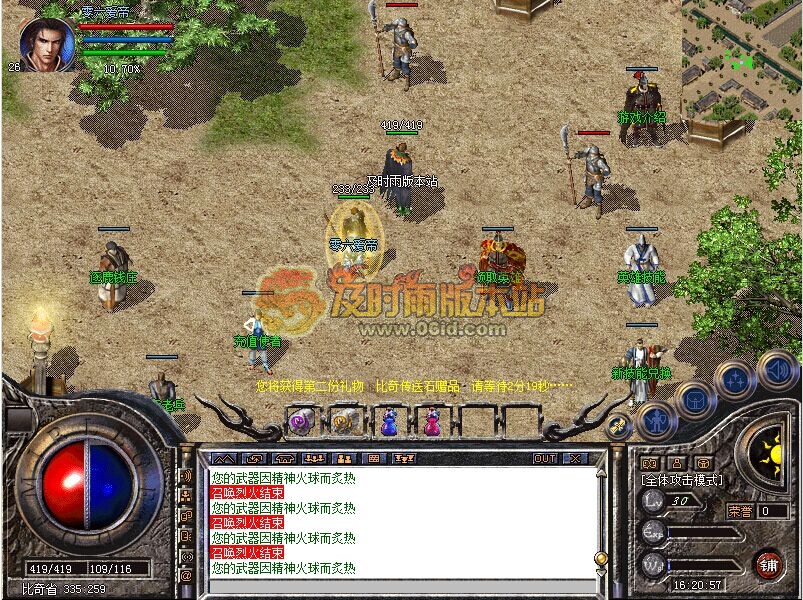Use the golden swirl scroll in the belt
This screenshot has height=600, width=803.
(x=345, y=422)
